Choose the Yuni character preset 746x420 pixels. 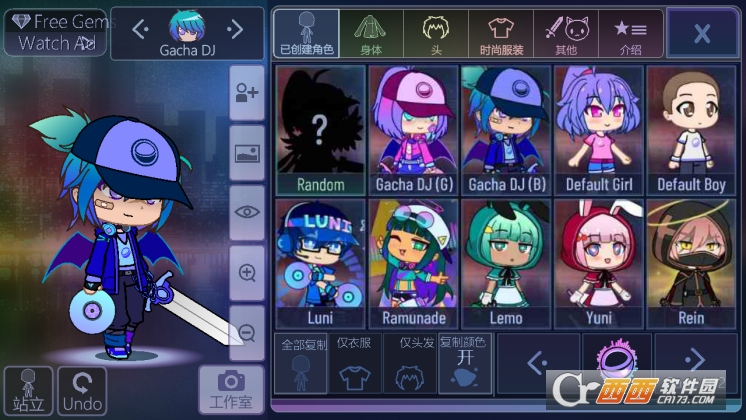coord(598,263)
